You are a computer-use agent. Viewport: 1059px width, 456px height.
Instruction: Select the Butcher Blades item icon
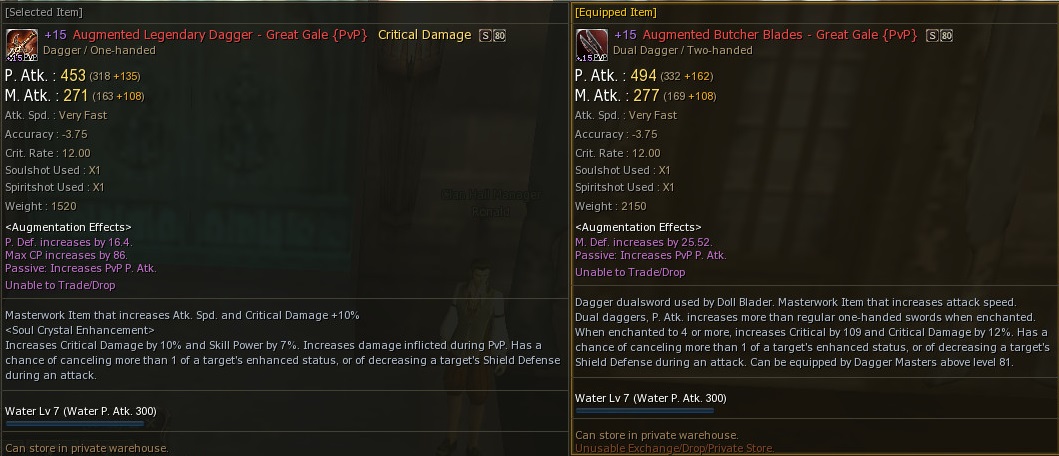pos(592,45)
